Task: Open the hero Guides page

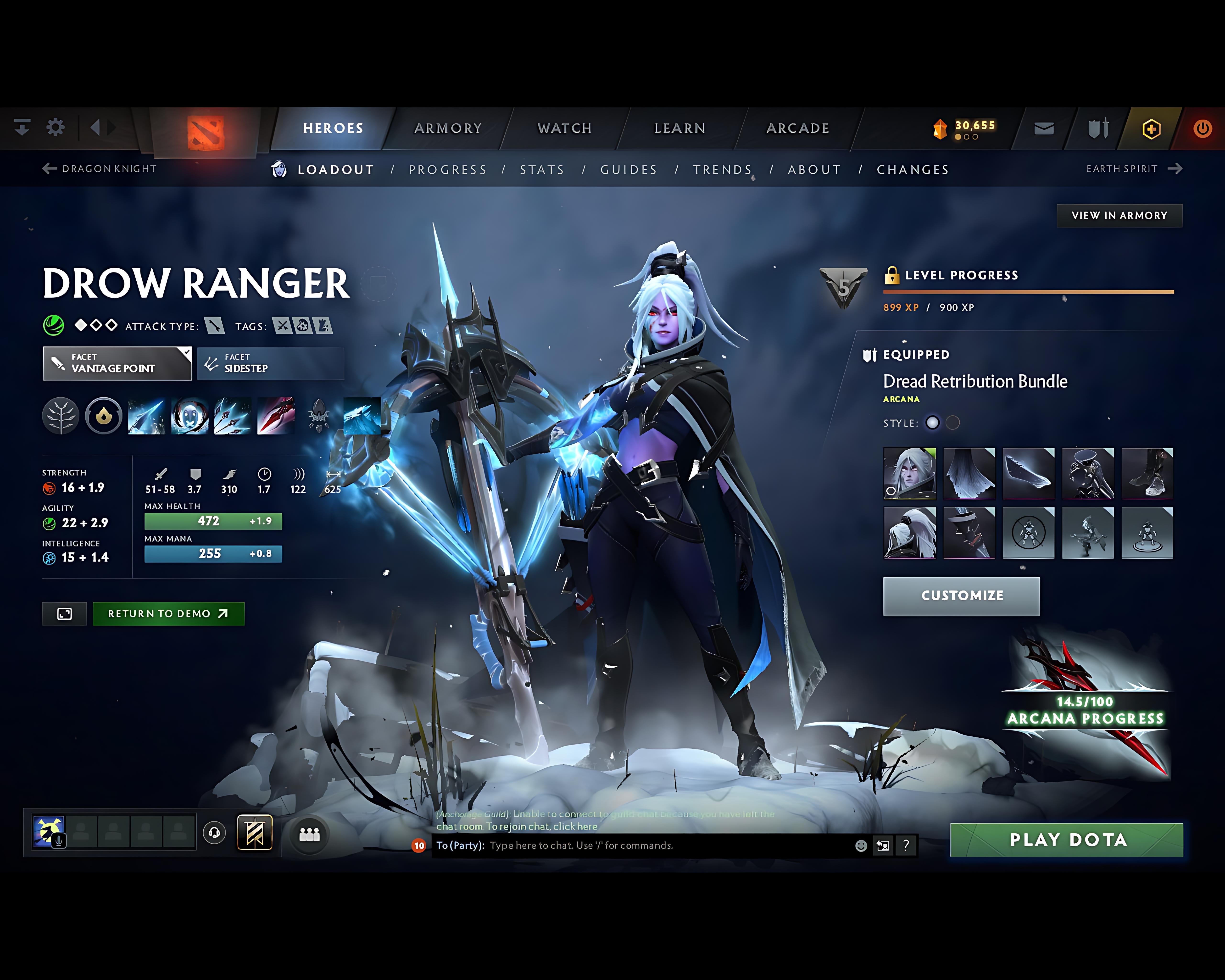Action: [628, 170]
